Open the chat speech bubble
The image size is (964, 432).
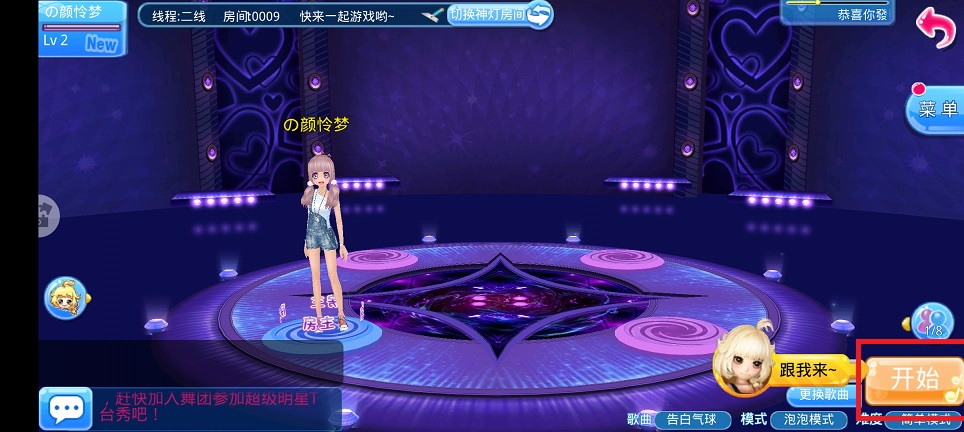coord(67,408)
